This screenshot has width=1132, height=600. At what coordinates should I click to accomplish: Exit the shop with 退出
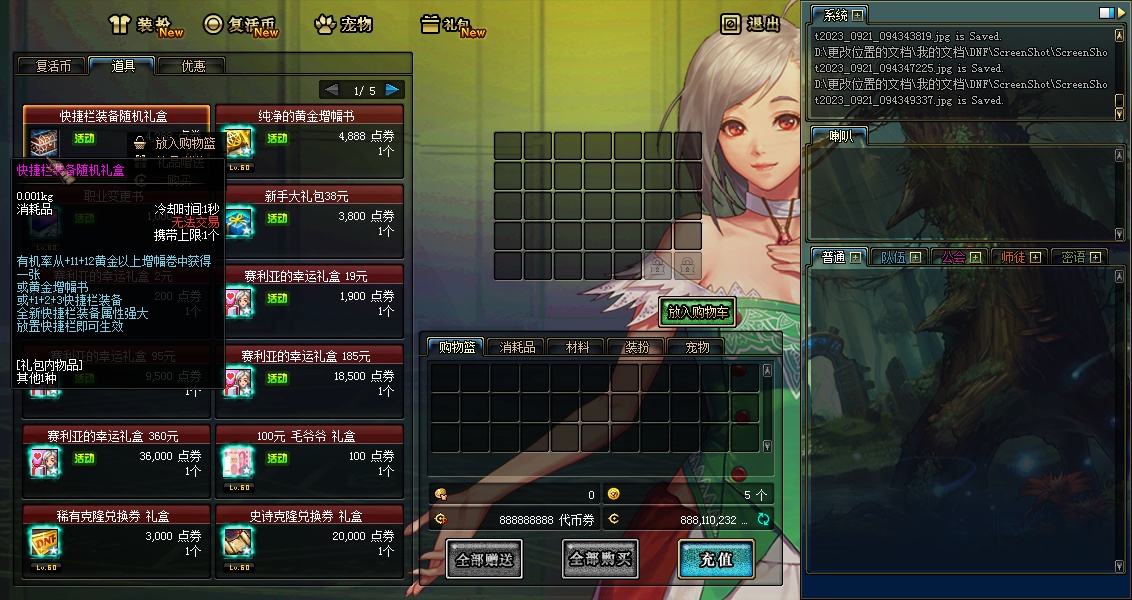[751, 24]
